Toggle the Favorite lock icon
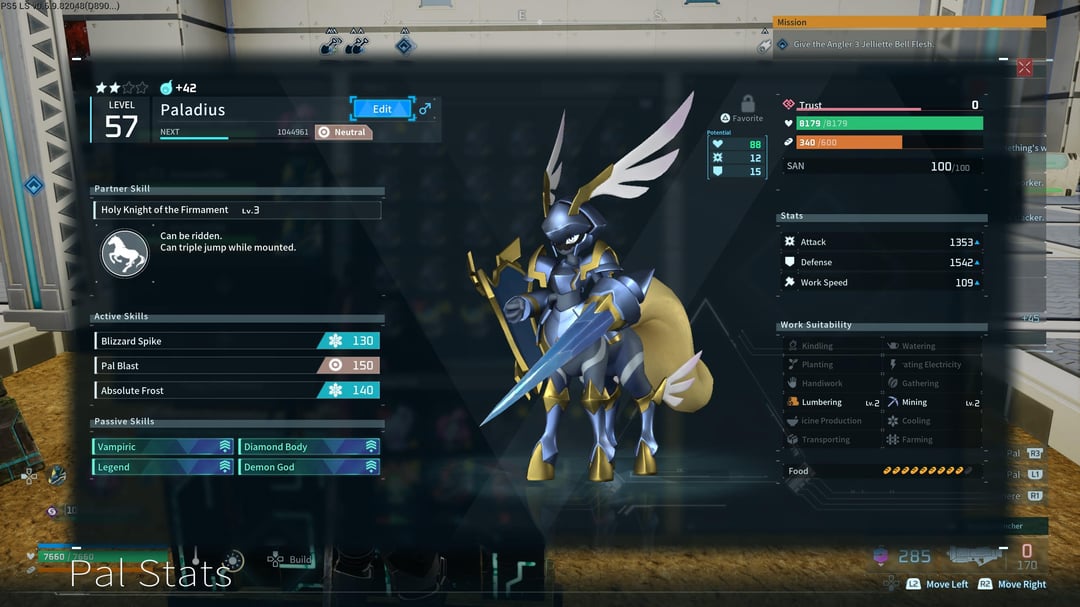Screen dimensions: 1080x607 click(747, 104)
